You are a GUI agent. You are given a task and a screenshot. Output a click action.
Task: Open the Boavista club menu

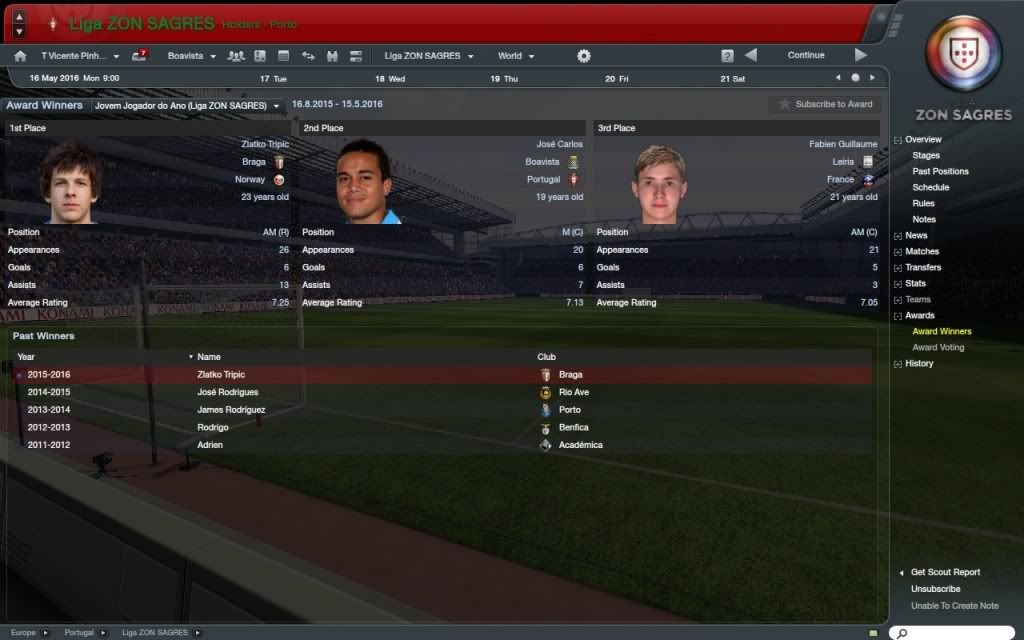pos(192,56)
